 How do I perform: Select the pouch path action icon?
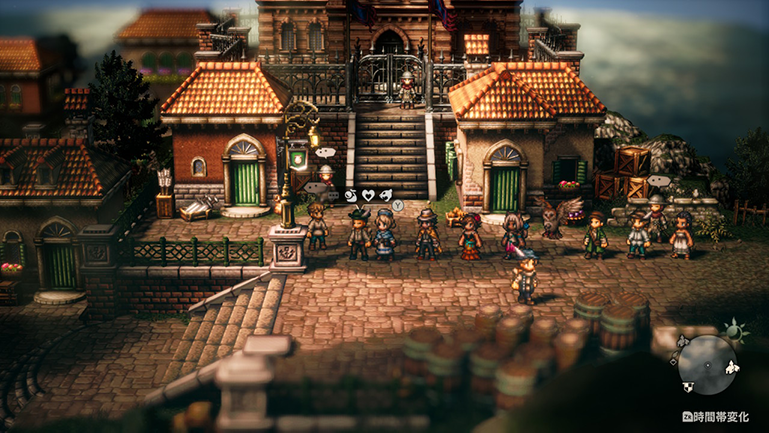[x=350, y=193]
